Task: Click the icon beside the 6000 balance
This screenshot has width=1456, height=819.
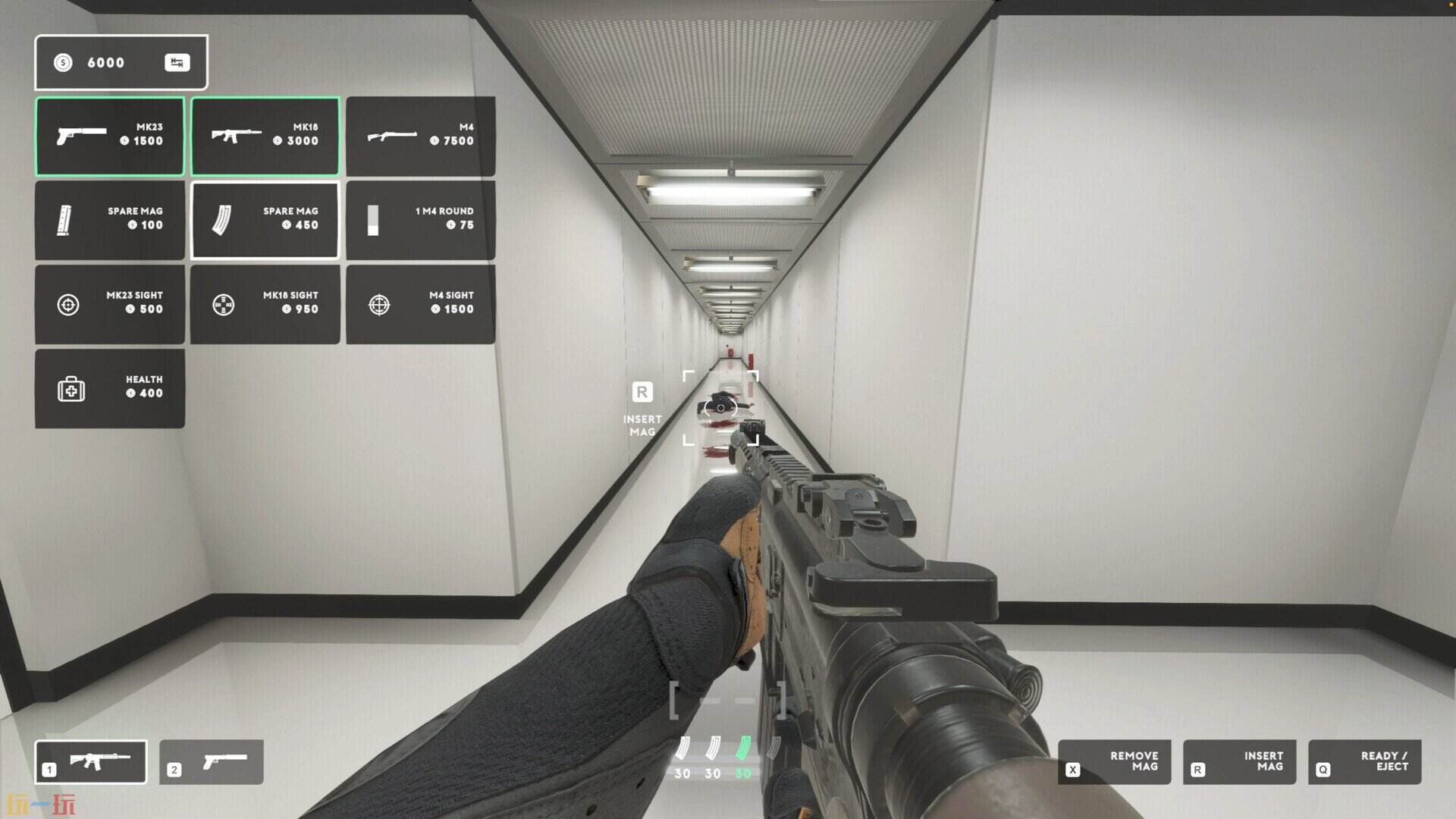Action: 177,63
